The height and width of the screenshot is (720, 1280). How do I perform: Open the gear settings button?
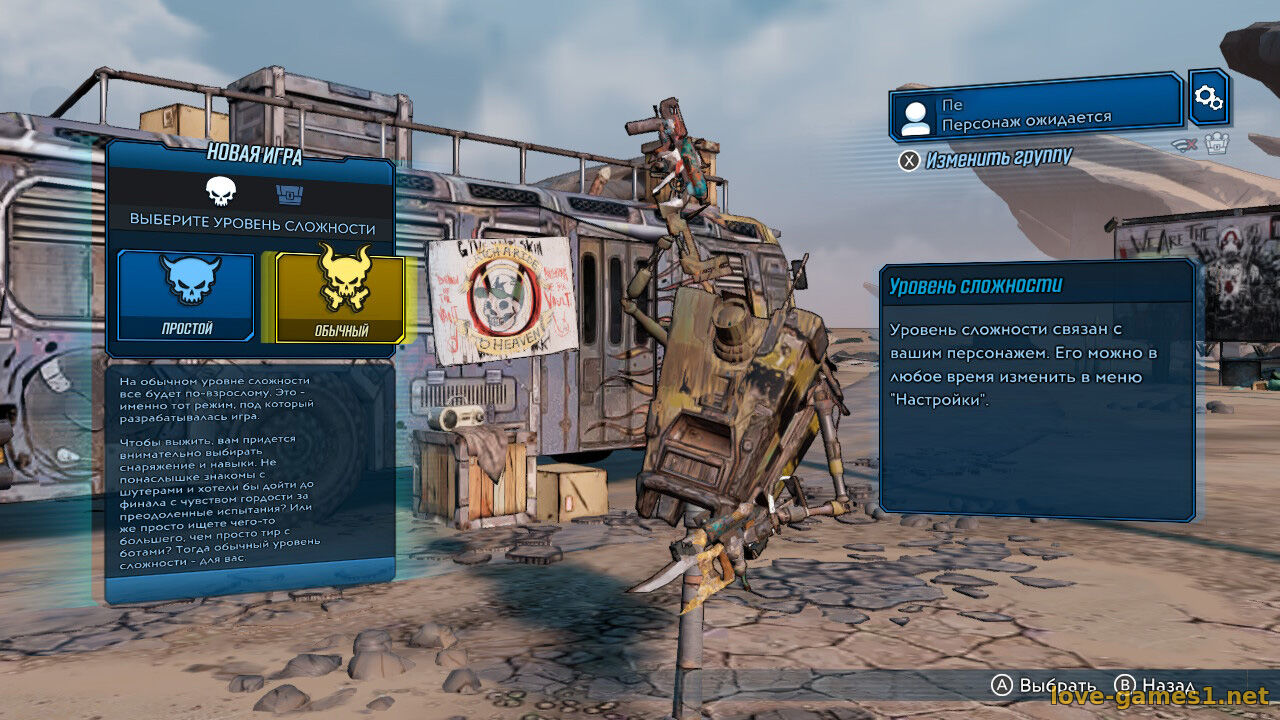(x=1208, y=97)
